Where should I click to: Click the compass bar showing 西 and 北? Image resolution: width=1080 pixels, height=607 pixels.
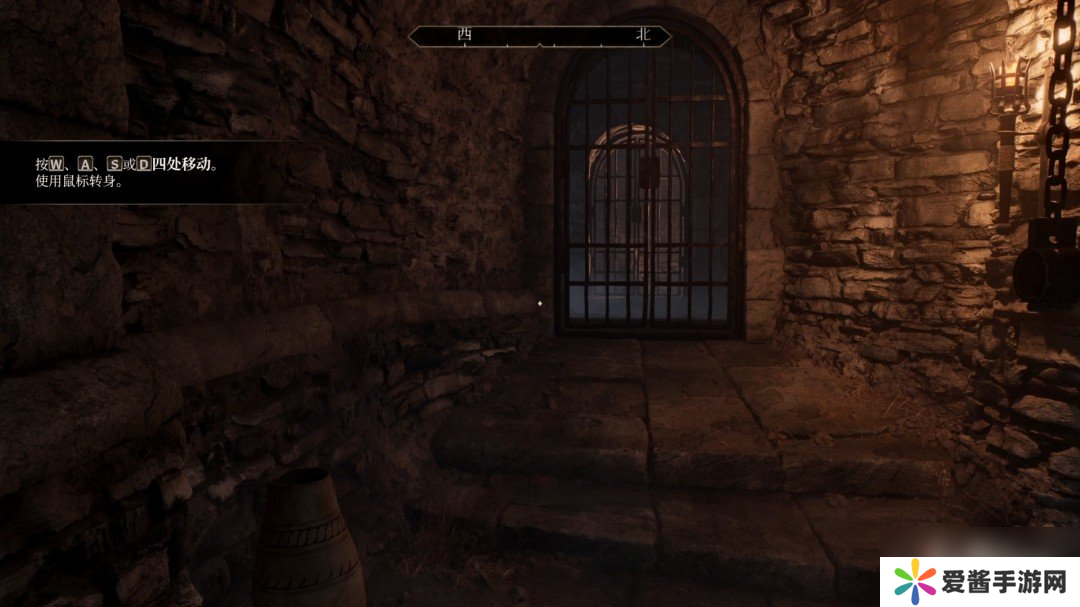point(540,36)
